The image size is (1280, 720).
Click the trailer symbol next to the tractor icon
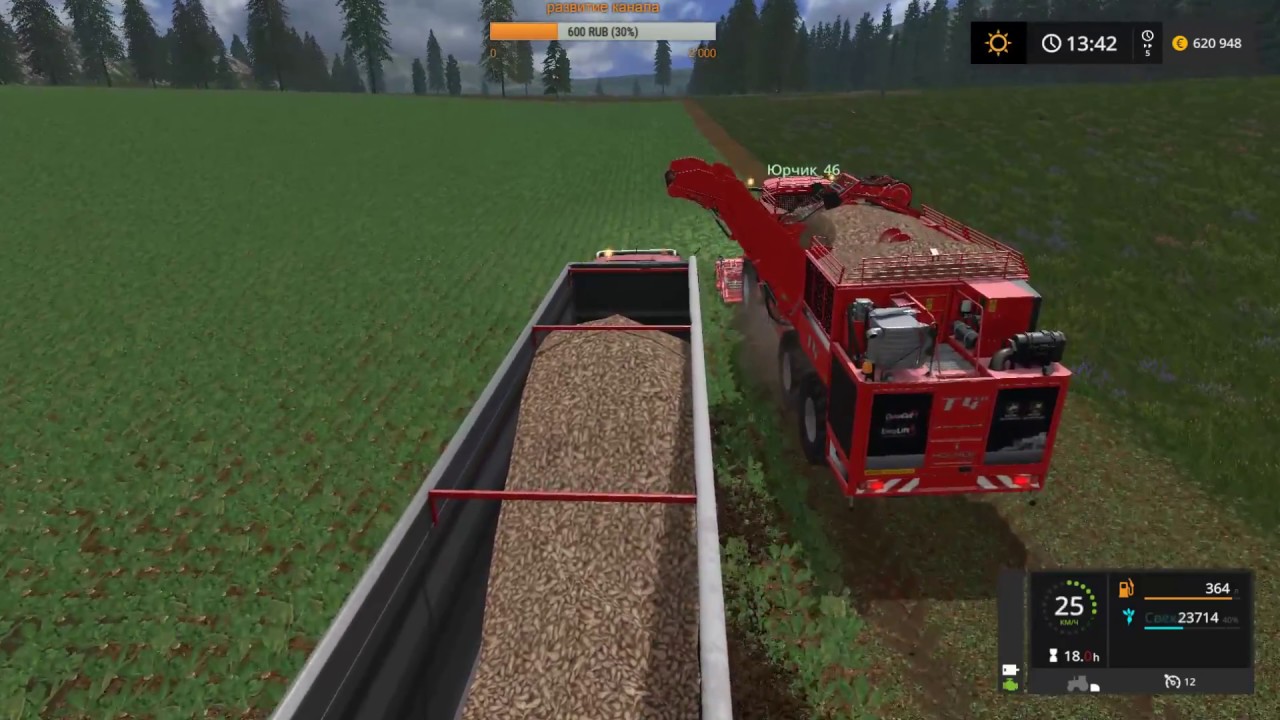pyautogui.click(x=1093, y=687)
